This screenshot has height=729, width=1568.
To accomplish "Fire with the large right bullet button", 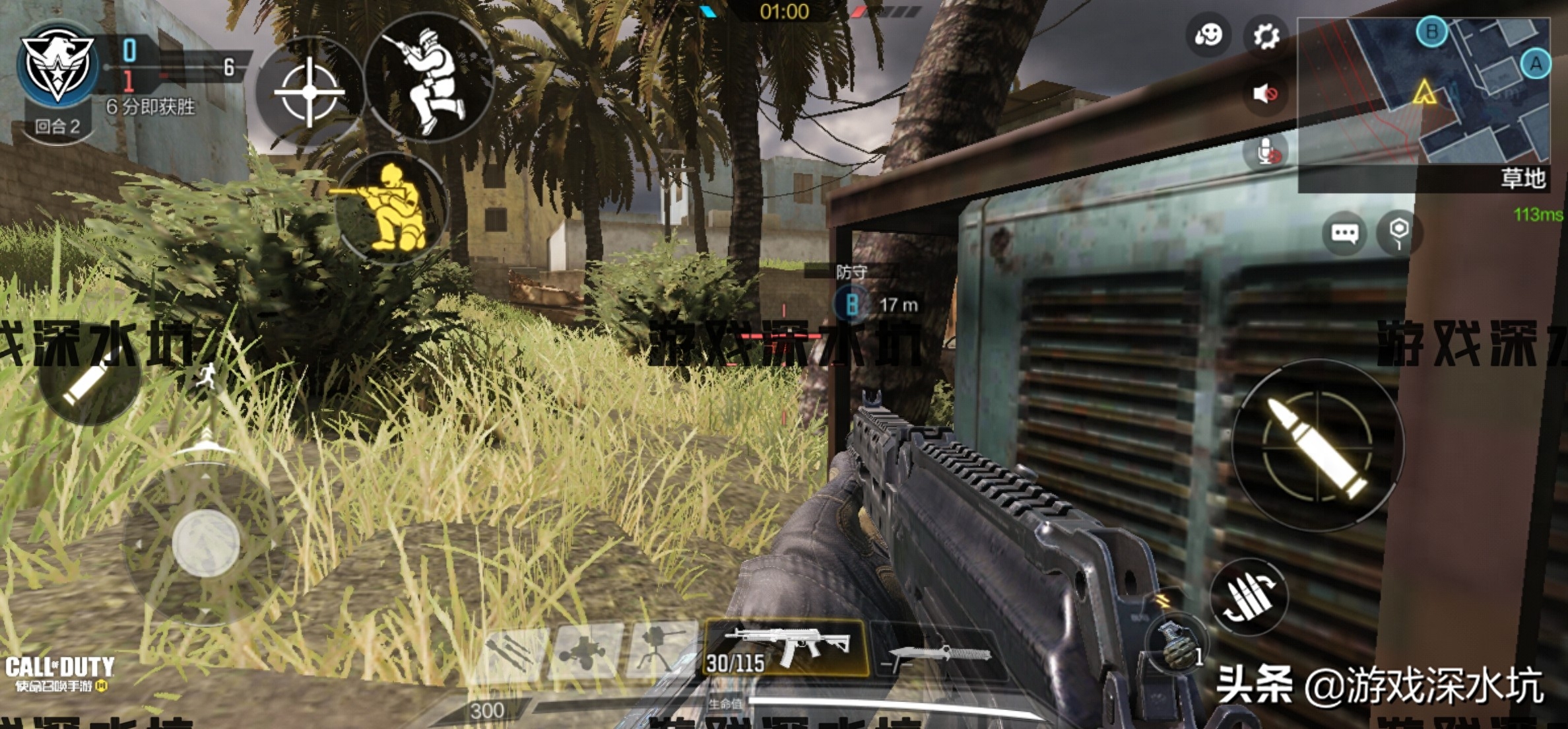I will (x=1317, y=444).
